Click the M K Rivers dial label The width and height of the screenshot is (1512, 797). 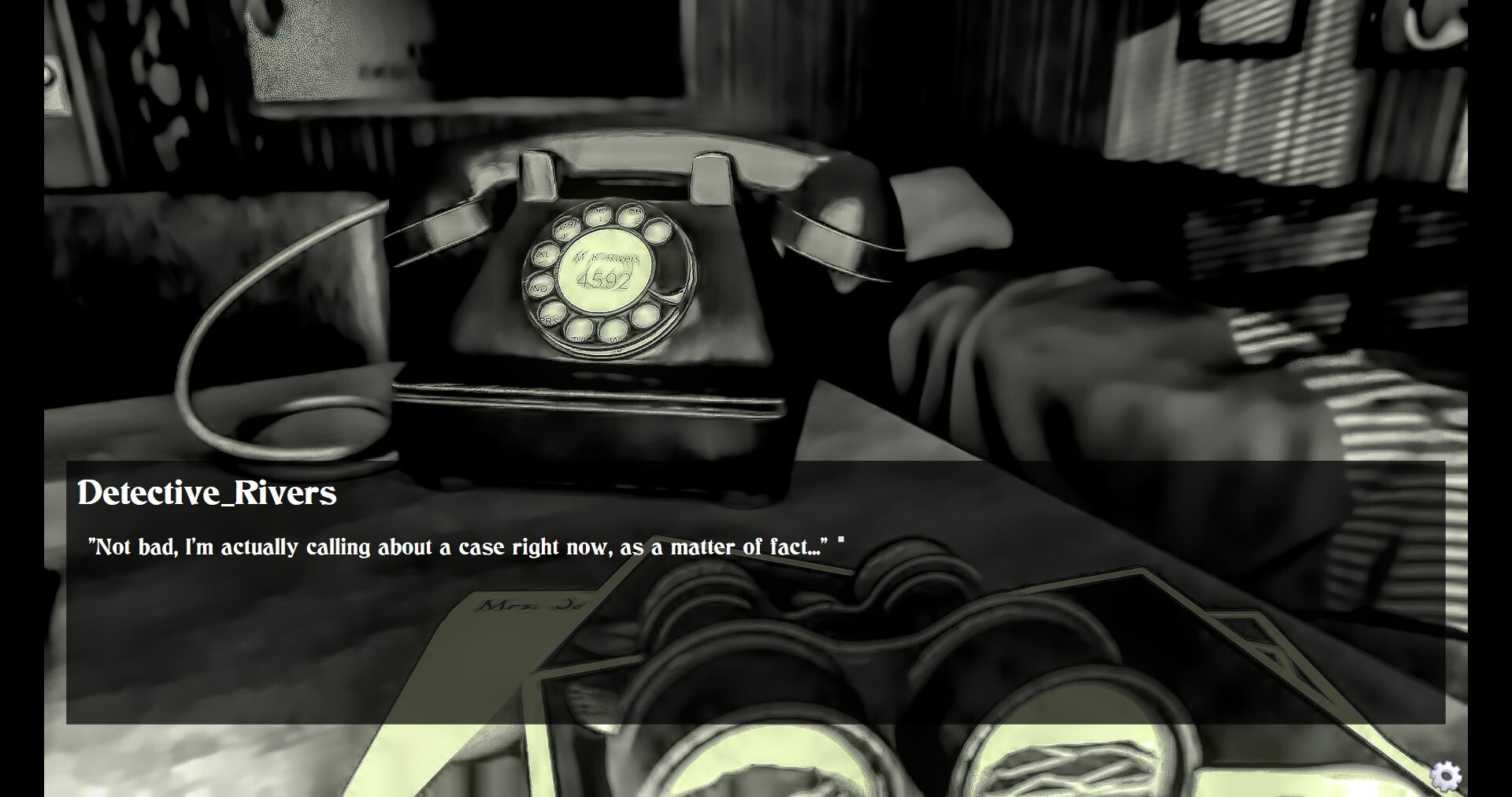(606, 258)
